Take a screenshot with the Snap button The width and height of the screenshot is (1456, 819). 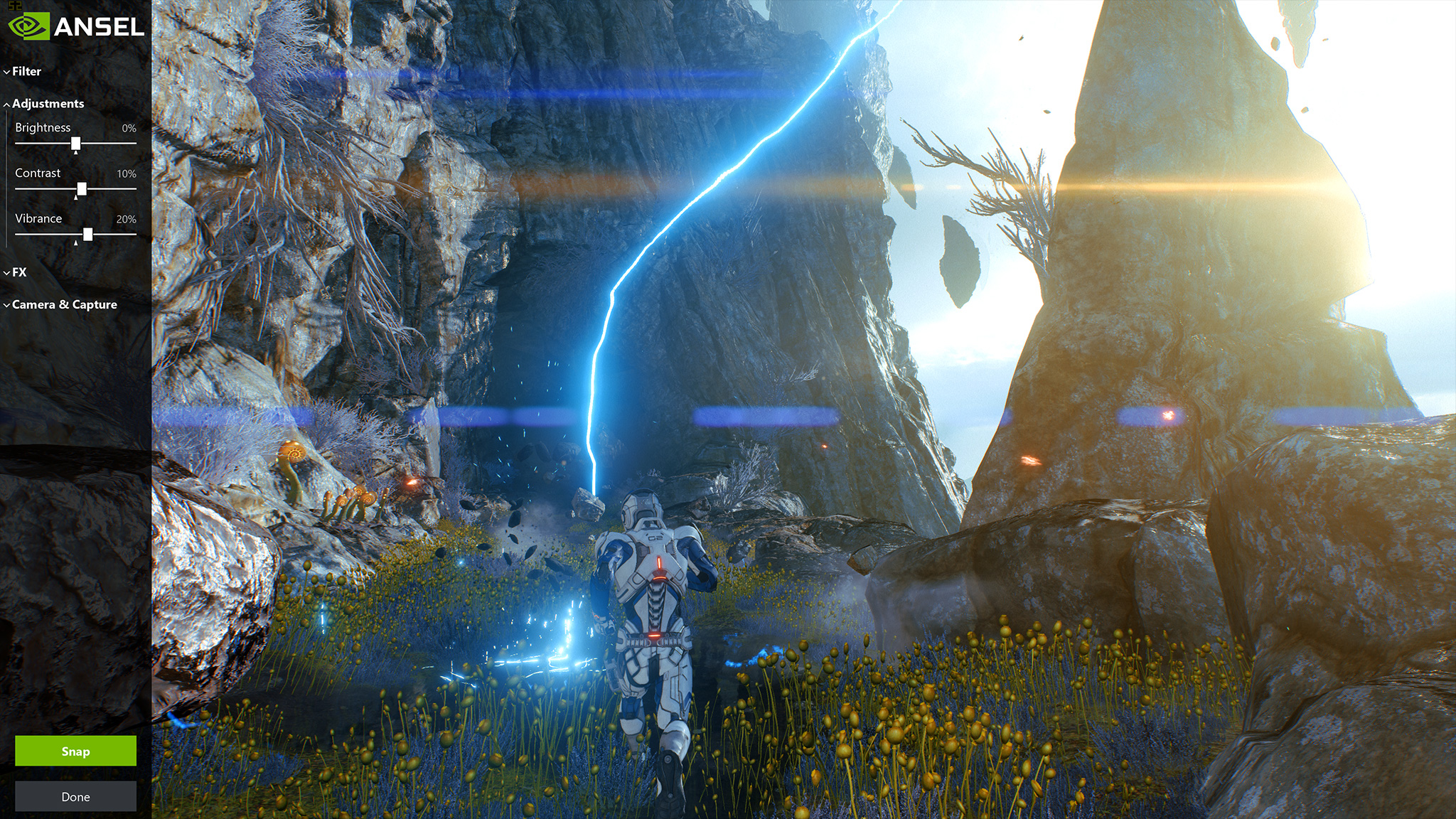pos(75,751)
